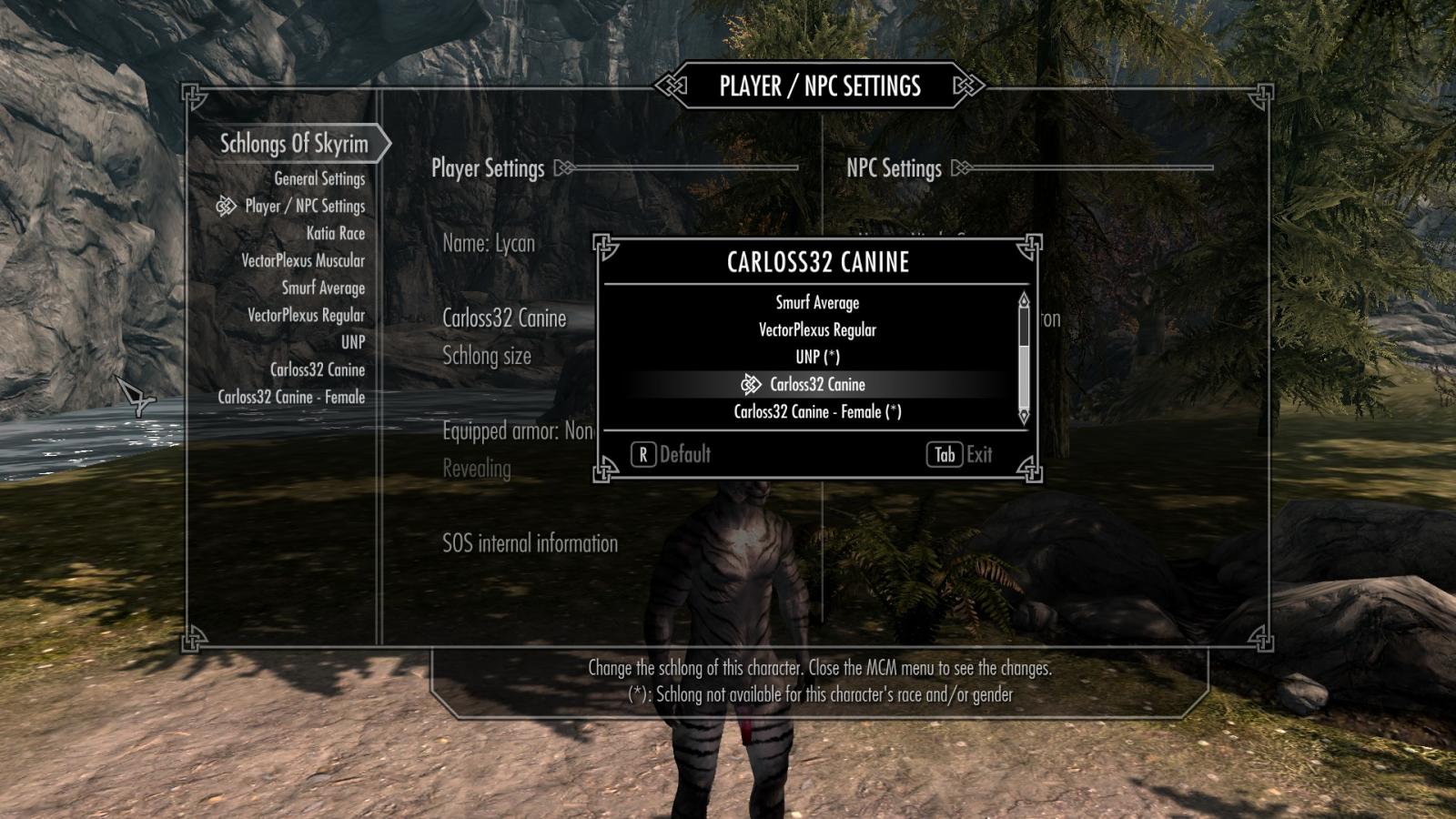Click the scrollbar's bottom arrow
The height and width of the screenshot is (819, 1456).
(x=1024, y=417)
